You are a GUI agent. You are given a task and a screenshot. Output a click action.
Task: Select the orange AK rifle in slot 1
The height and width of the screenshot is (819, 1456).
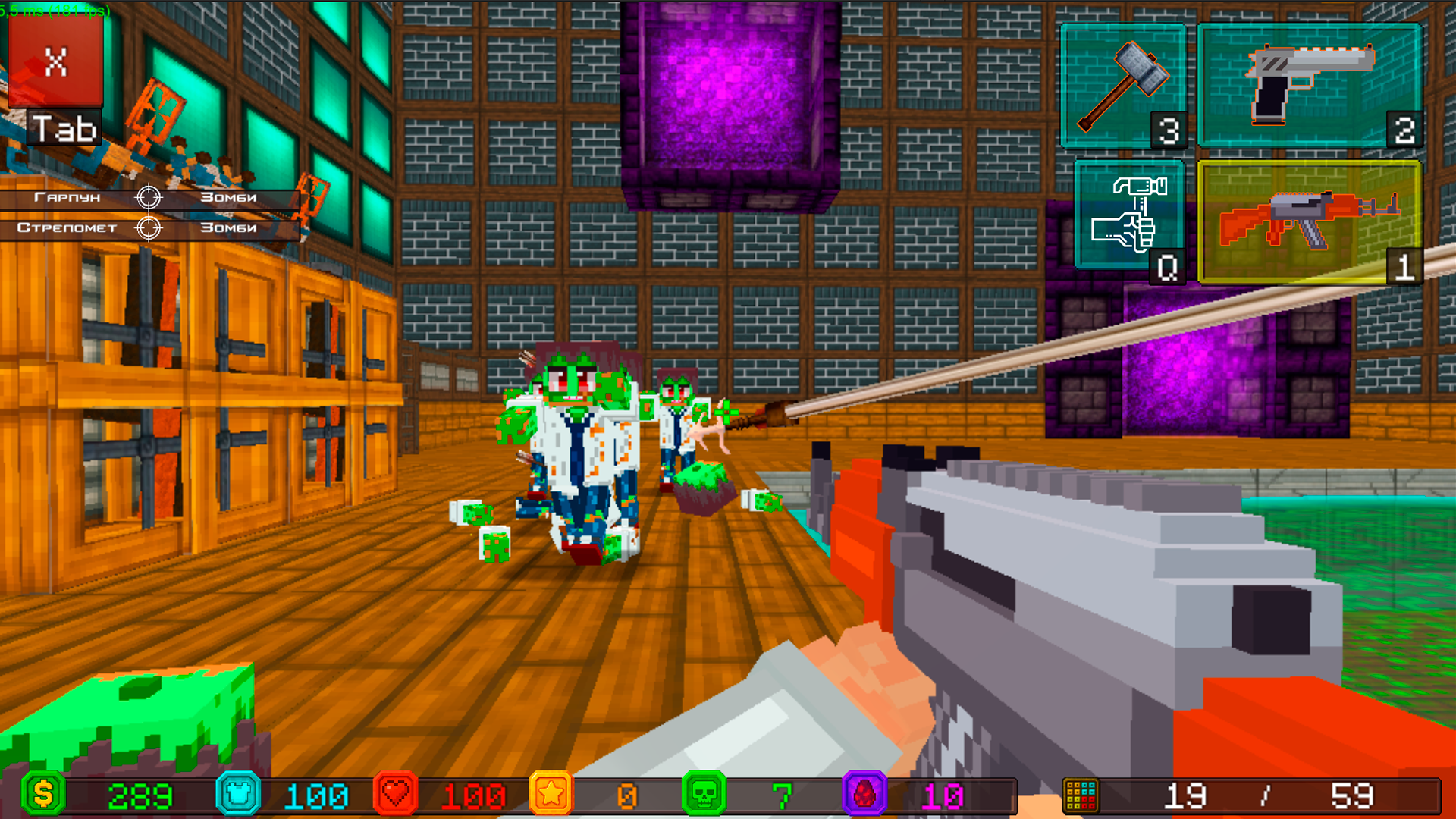[x=1310, y=220]
